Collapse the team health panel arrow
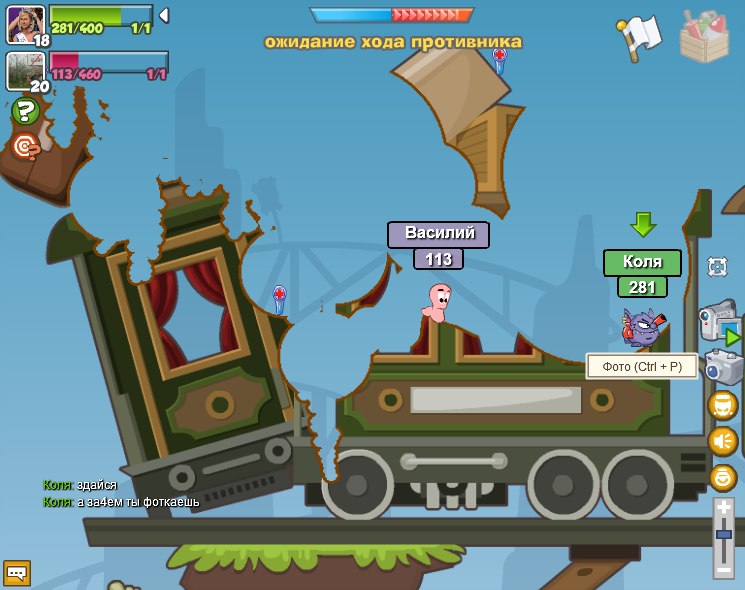 pos(164,15)
